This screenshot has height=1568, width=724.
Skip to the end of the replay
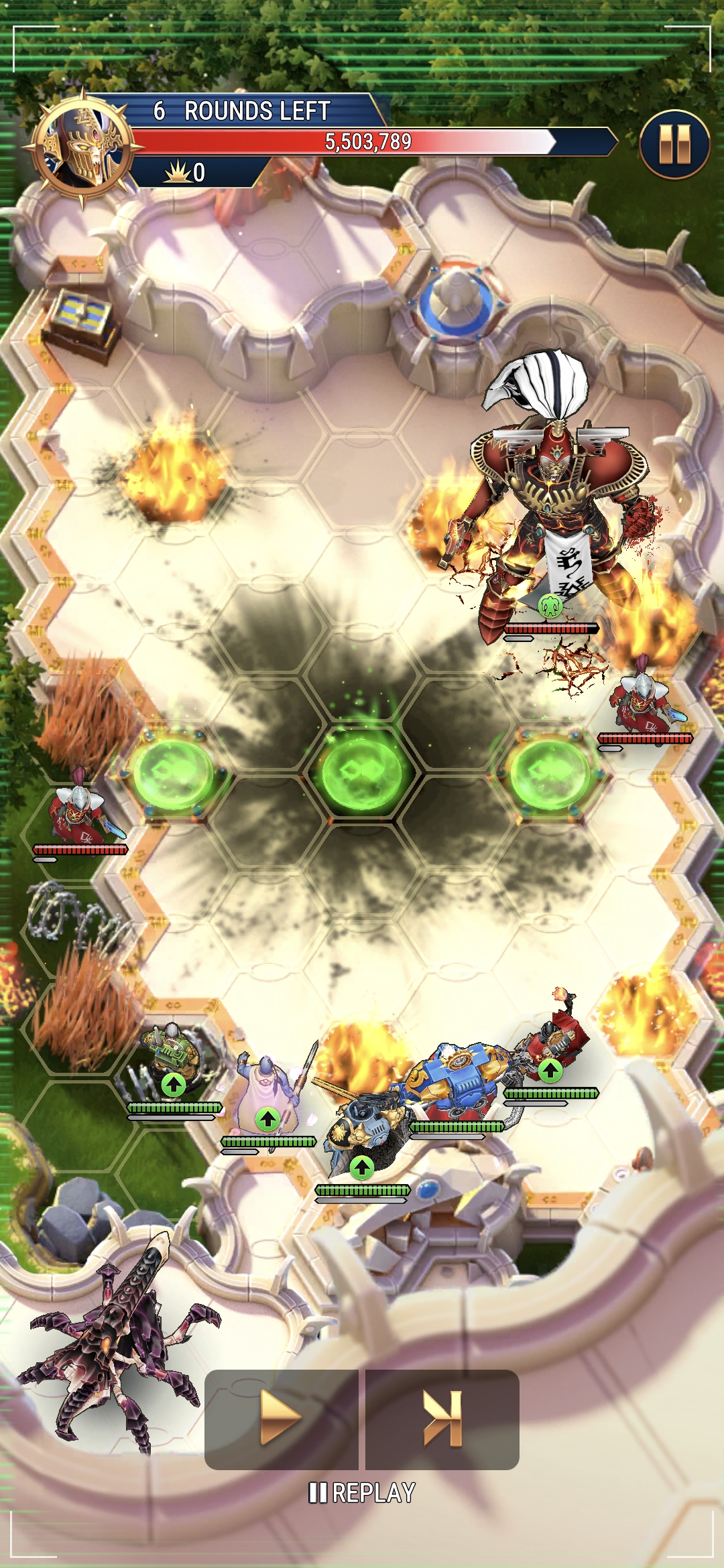point(442,1418)
